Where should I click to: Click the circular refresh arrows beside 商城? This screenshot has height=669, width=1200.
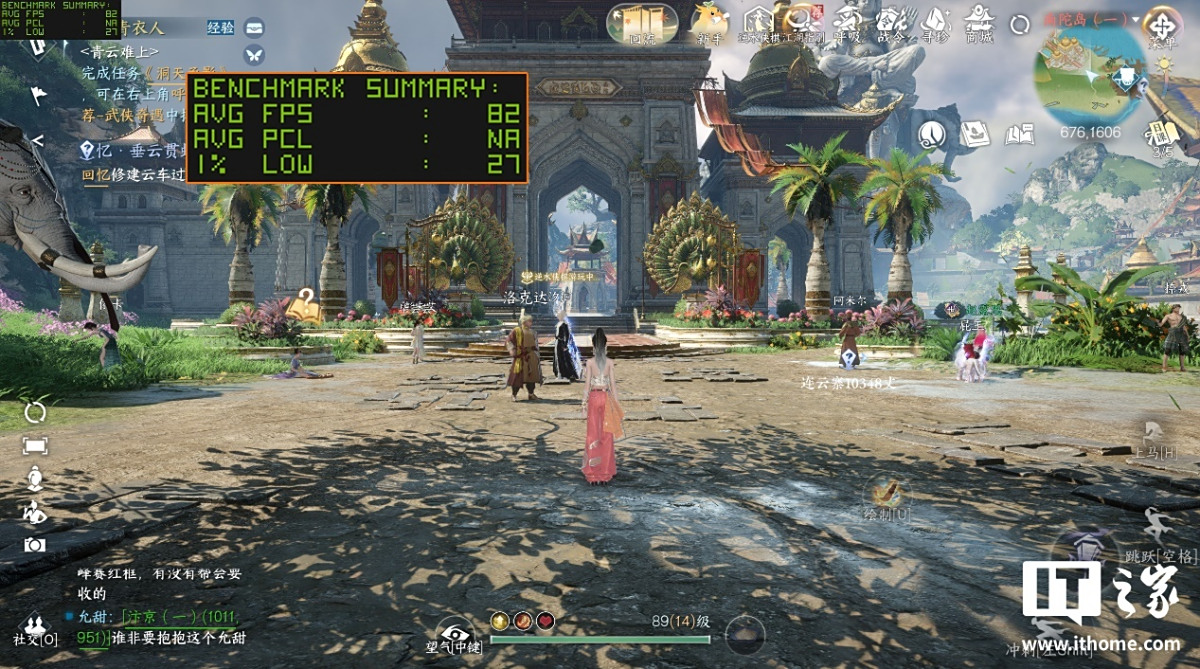coord(1020,24)
